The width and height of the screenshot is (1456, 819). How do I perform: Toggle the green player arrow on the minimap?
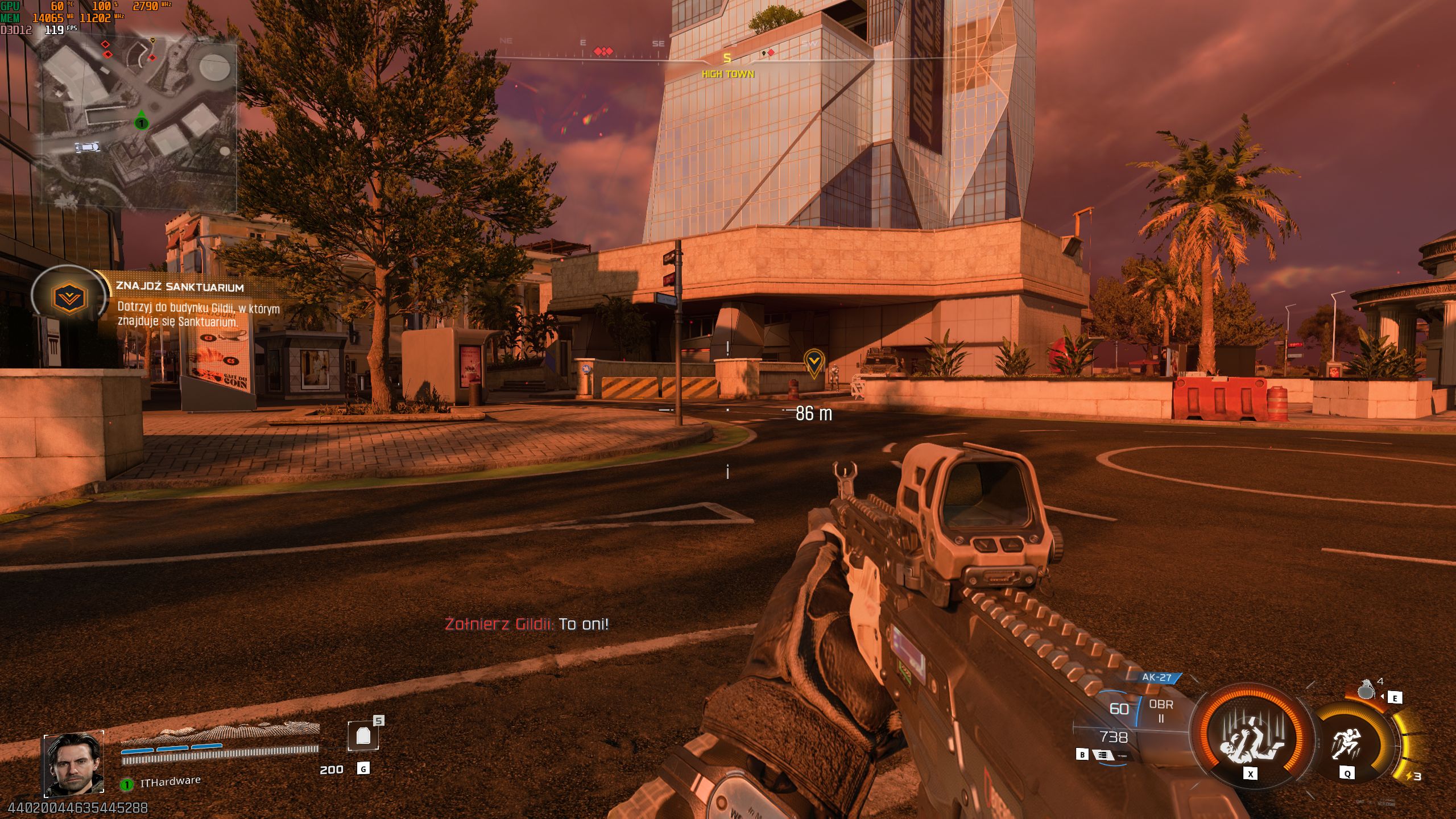[140, 122]
